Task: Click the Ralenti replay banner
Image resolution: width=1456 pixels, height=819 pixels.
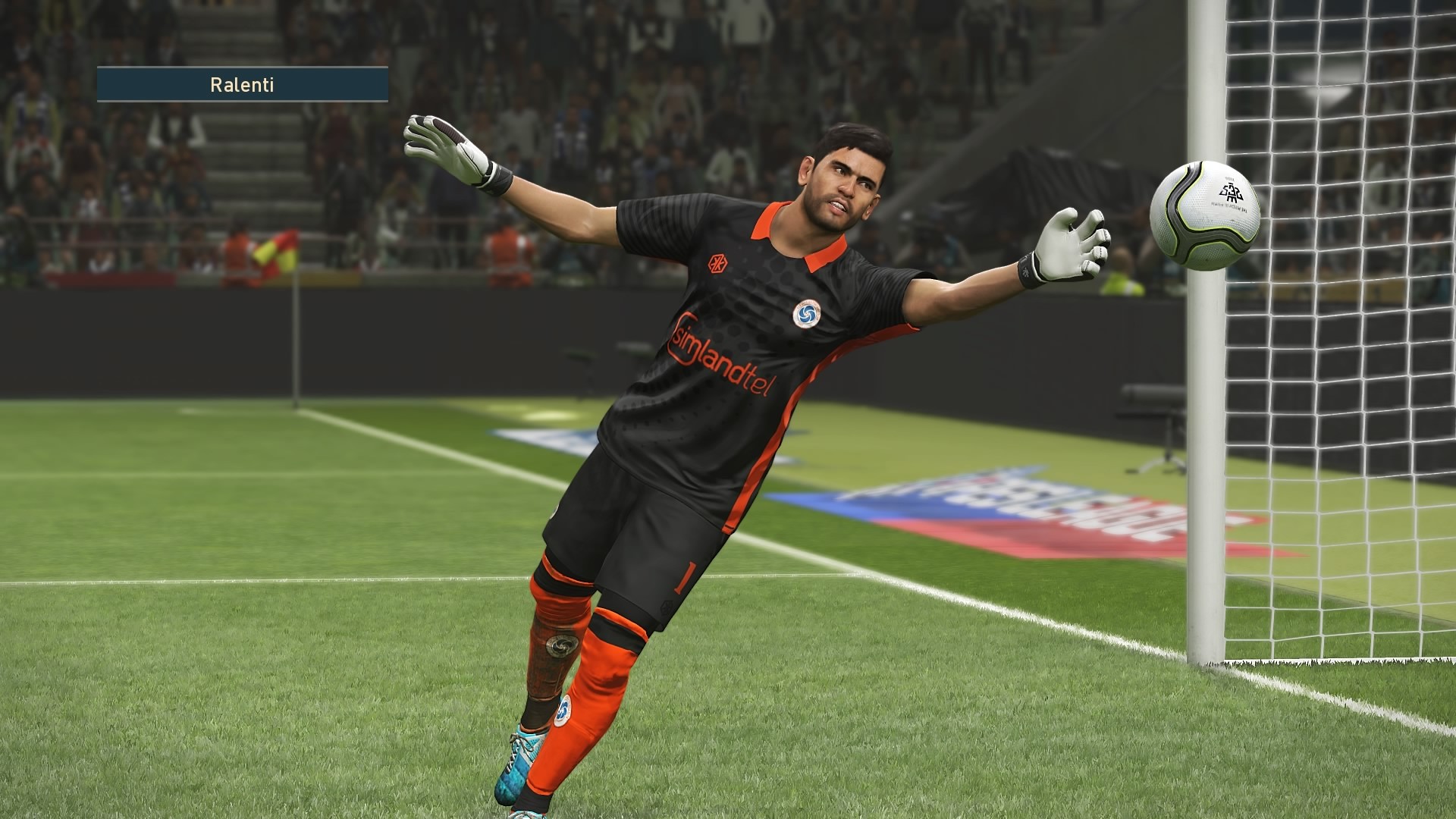Action: point(242,85)
